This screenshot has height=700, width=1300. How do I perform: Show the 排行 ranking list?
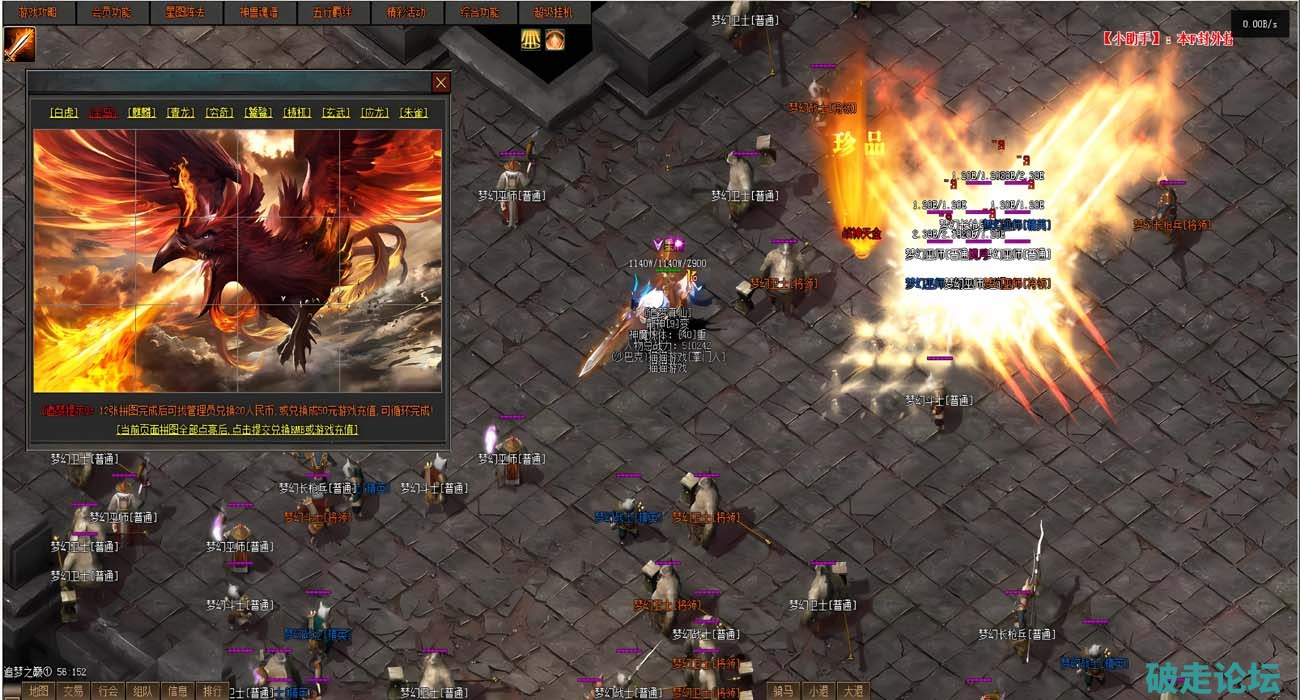point(212,691)
